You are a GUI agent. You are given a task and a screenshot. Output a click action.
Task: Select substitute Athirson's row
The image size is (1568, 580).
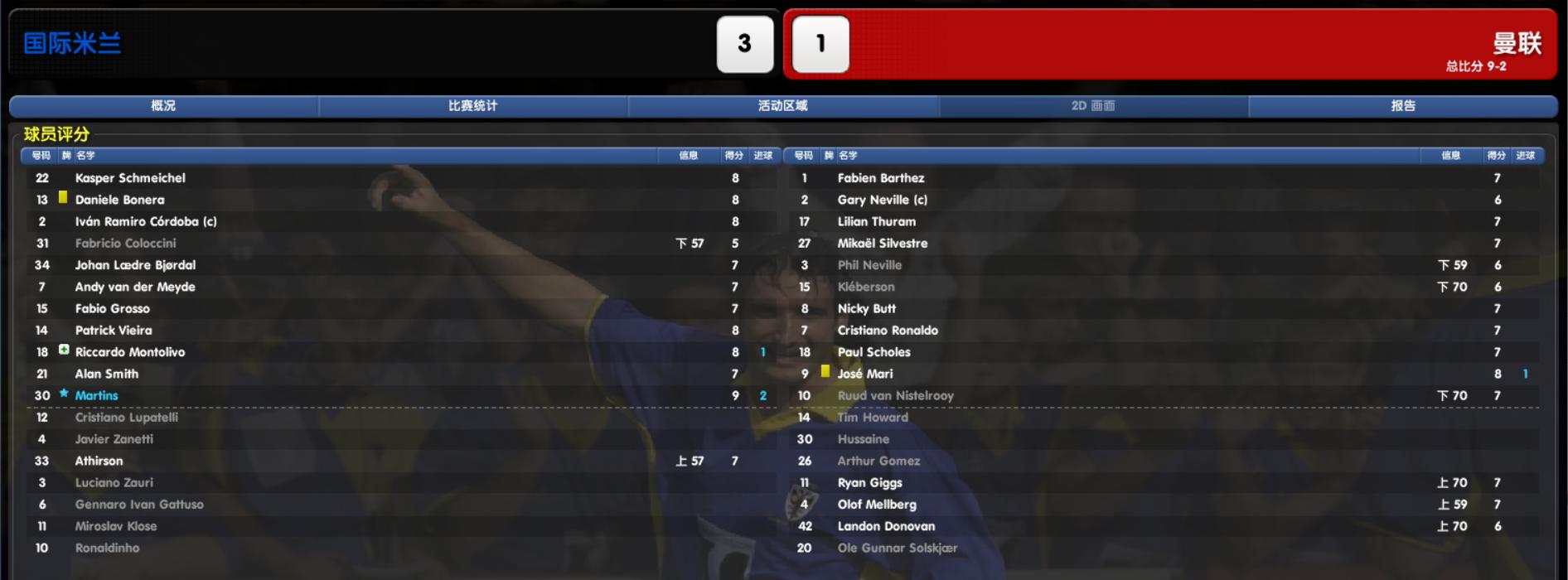coord(99,462)
